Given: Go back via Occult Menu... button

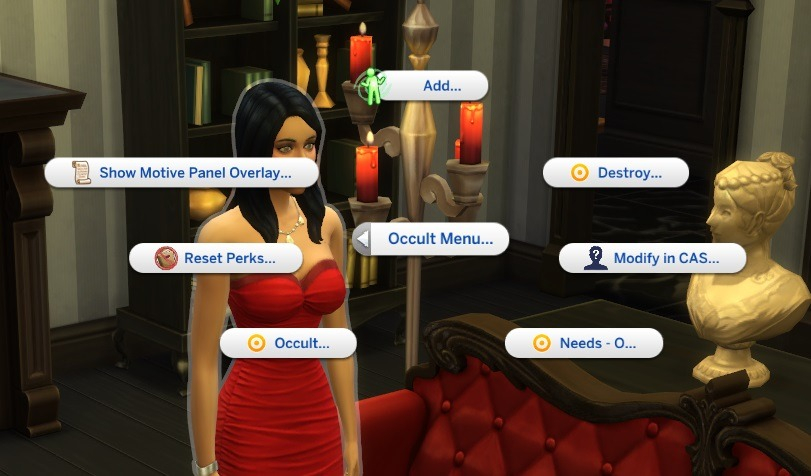Looking at the screenshot, I should 432,239.
